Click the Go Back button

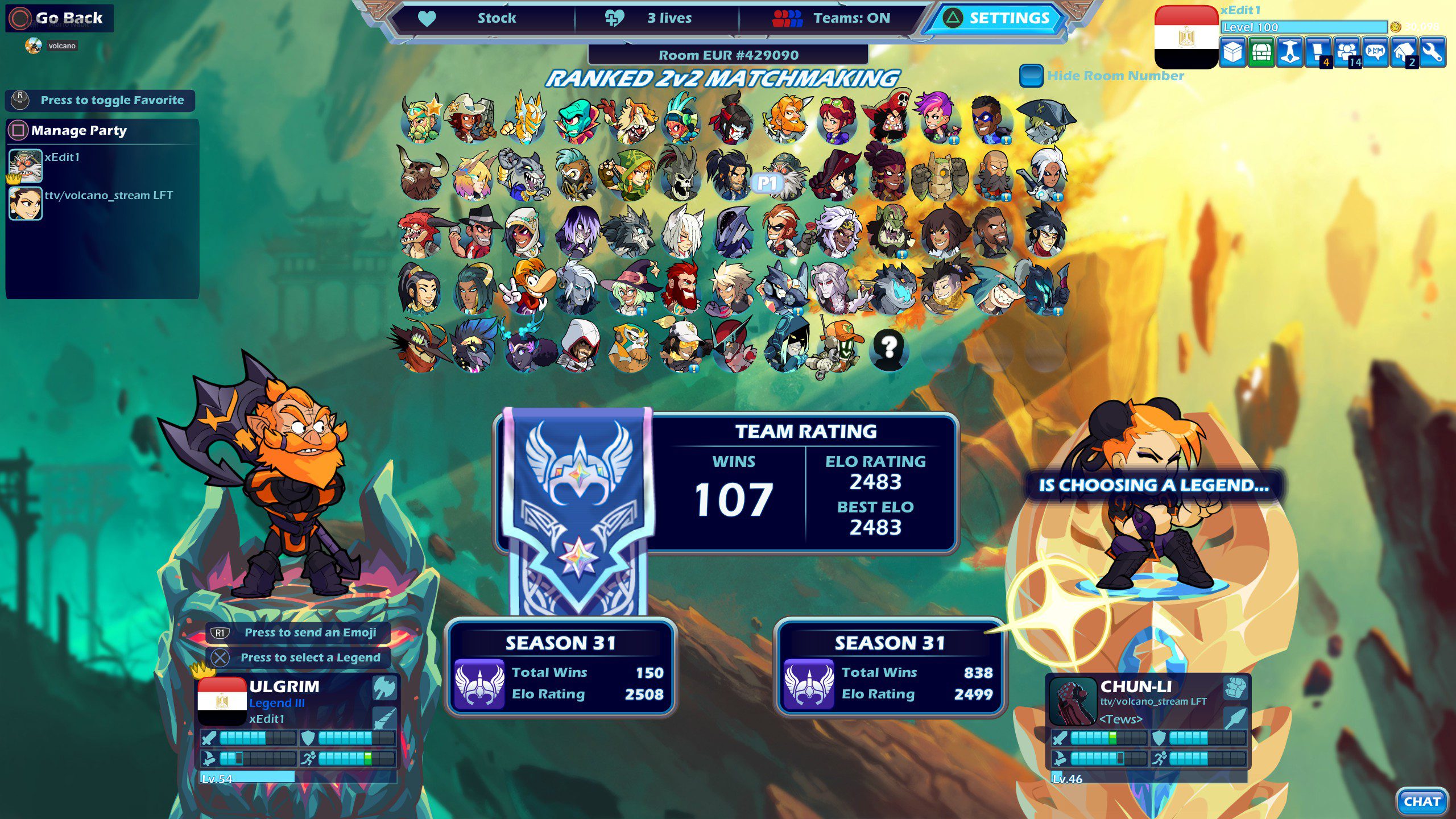click(60, 18)
